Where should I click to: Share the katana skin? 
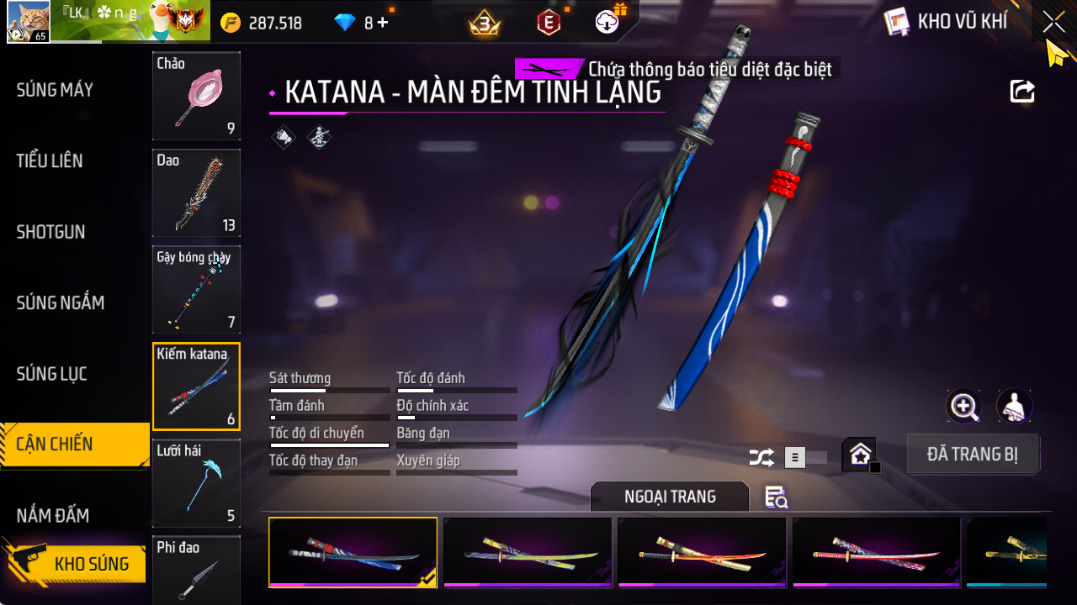1022,92
